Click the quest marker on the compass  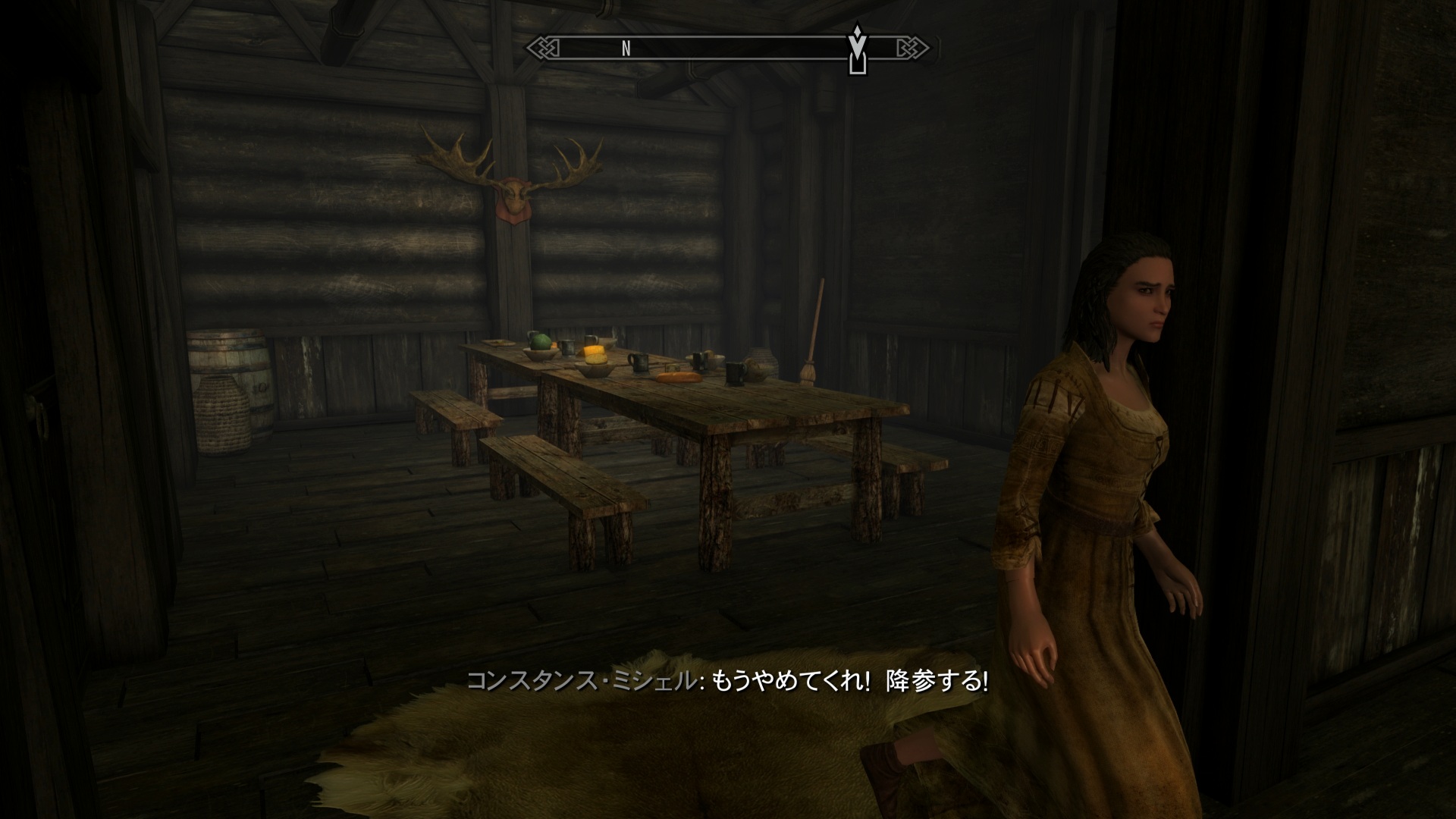point(857,49)
